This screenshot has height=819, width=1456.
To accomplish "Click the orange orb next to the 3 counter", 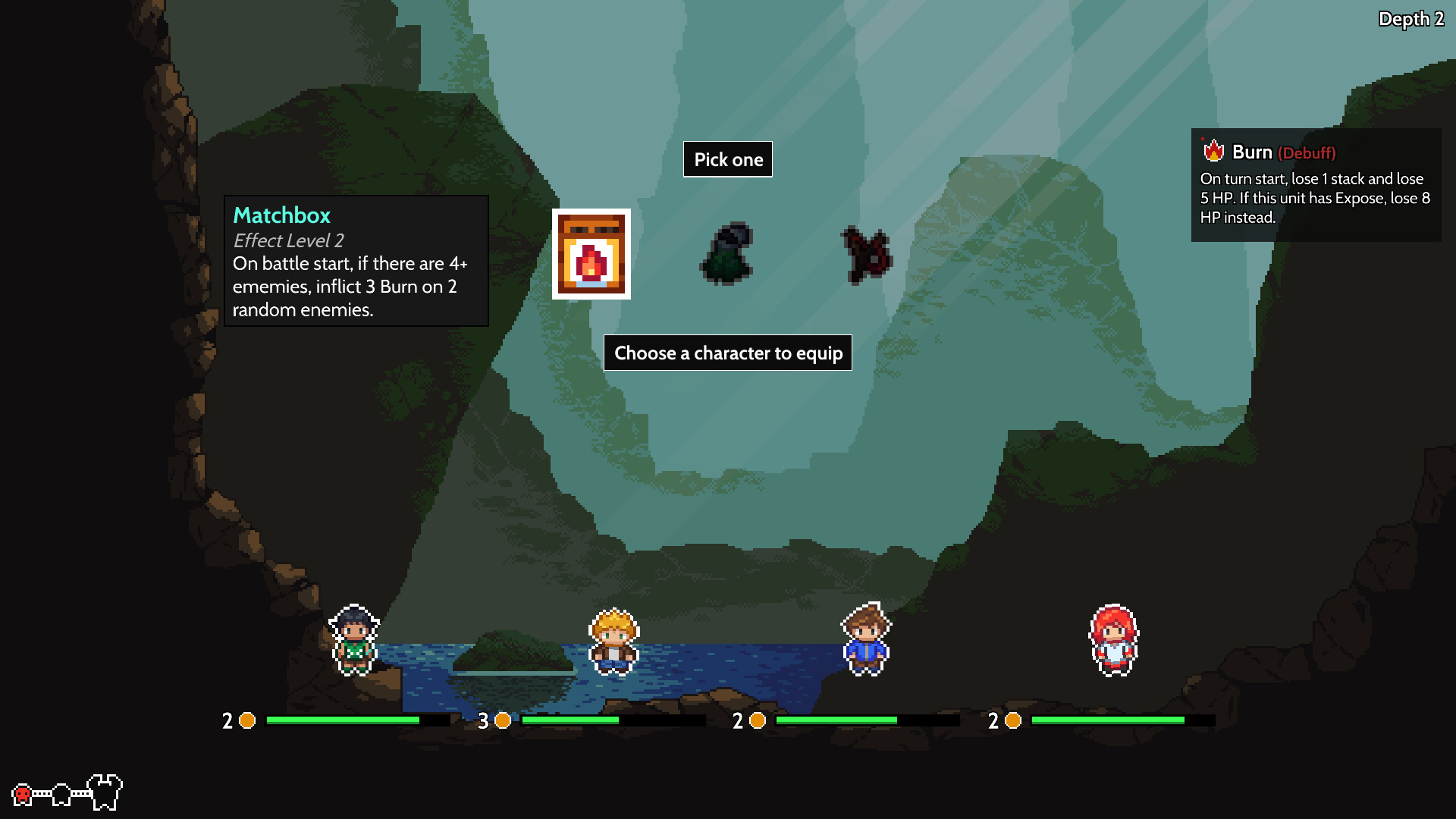I will click(x=502, y=721).
